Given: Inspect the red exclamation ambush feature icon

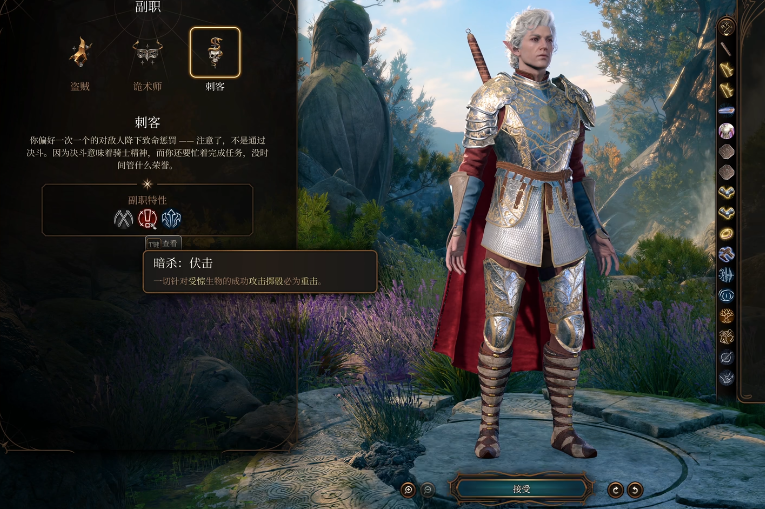Looking at the screenshot, I should pos(147,218).
